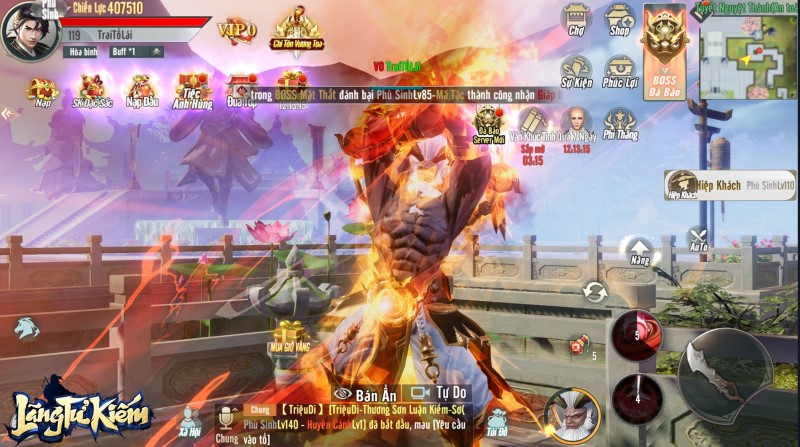Open the Phúc Lợi welfare menu
This screenshot has height=447, width=800.
(621, 72)
